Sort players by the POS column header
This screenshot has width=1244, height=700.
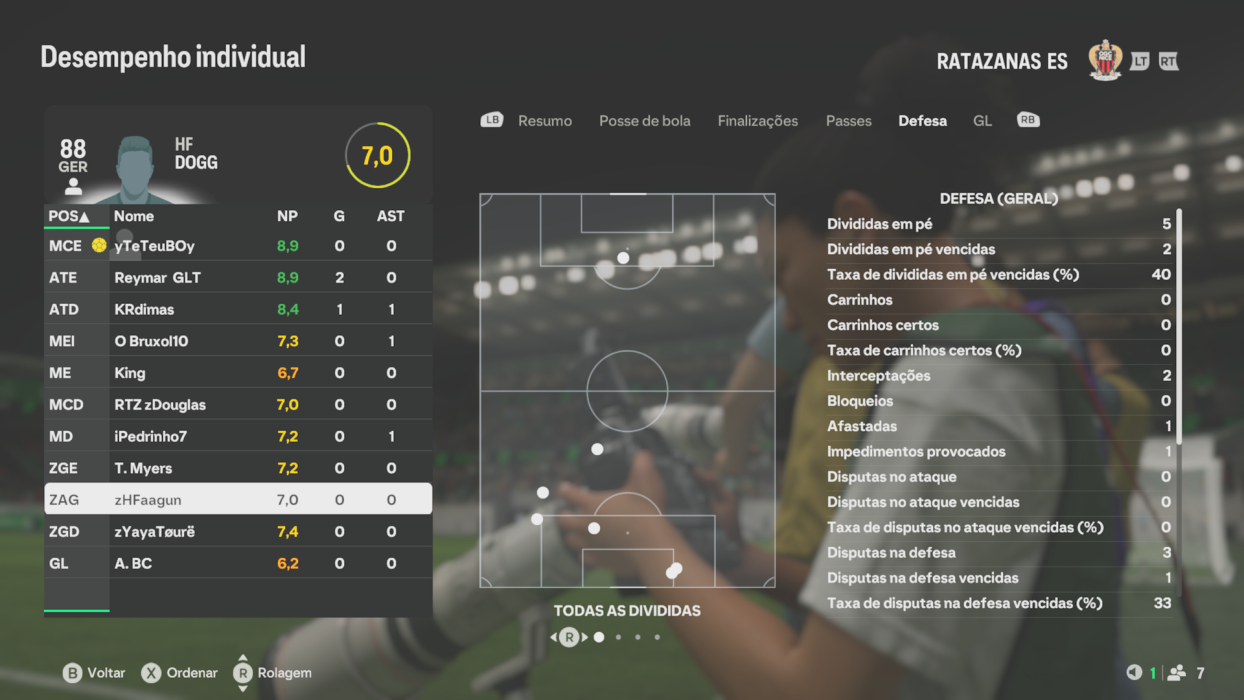68,216
